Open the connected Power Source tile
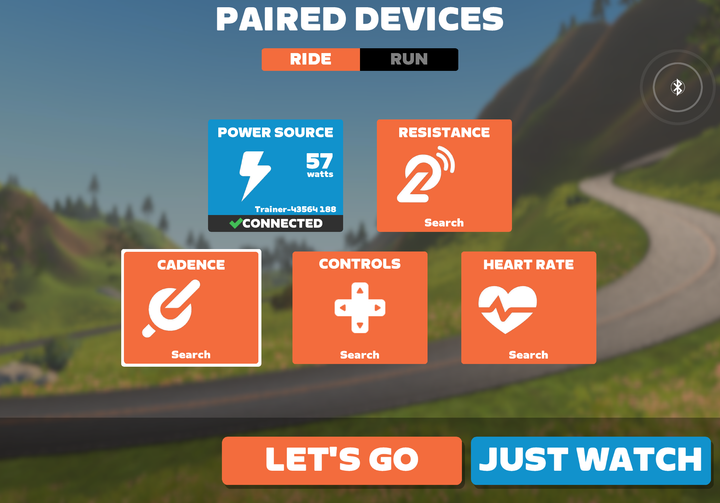This screenshot has height=503, width=720. [x=275, y=176]
